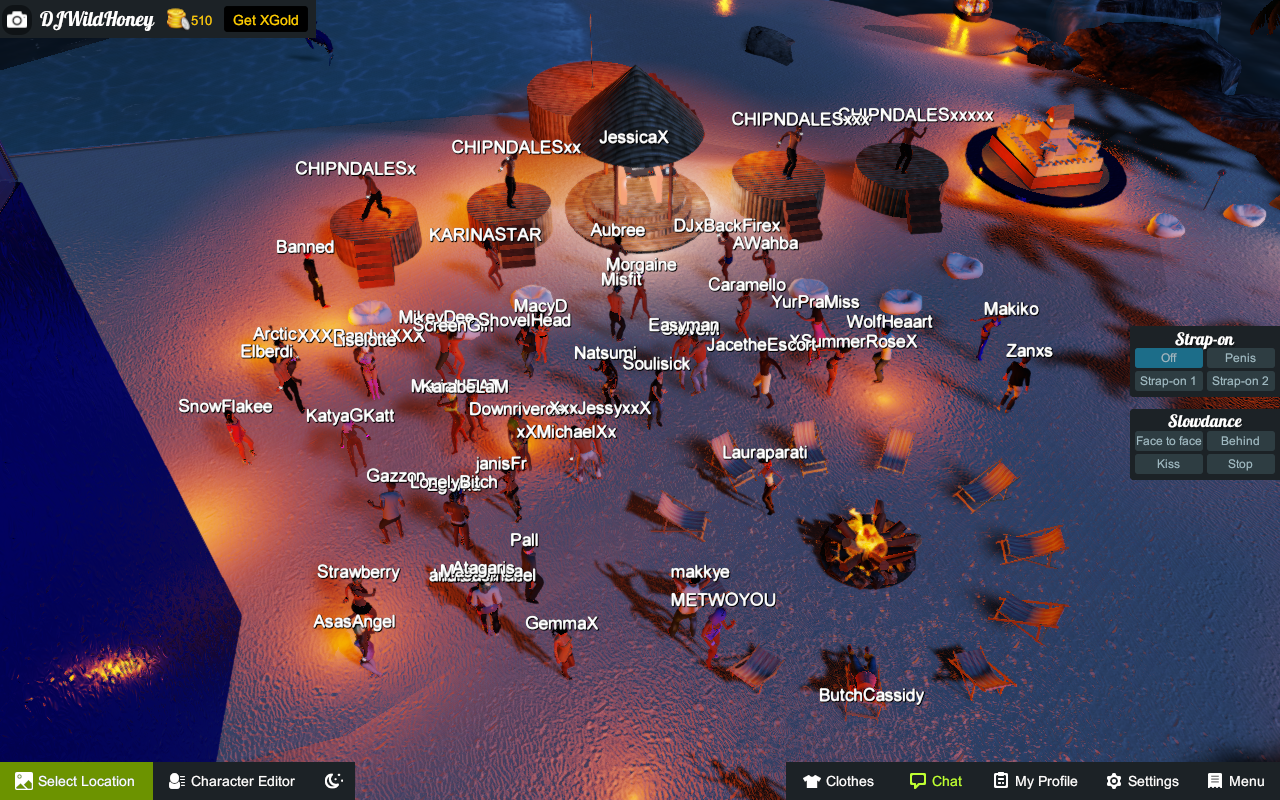Open the Select Location menu

76,781
